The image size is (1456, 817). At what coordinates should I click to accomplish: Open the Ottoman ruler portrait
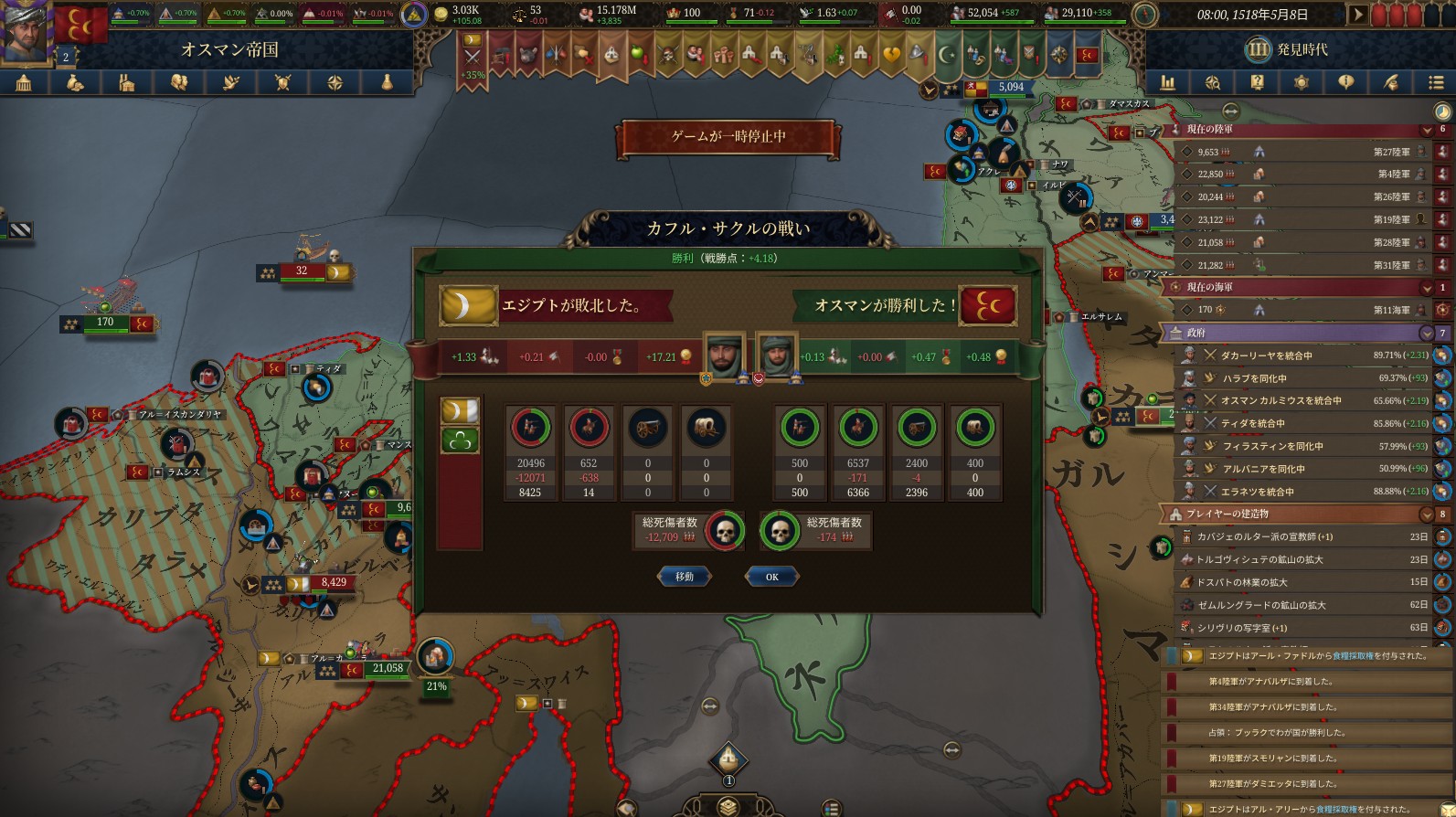tap(27, 31)
